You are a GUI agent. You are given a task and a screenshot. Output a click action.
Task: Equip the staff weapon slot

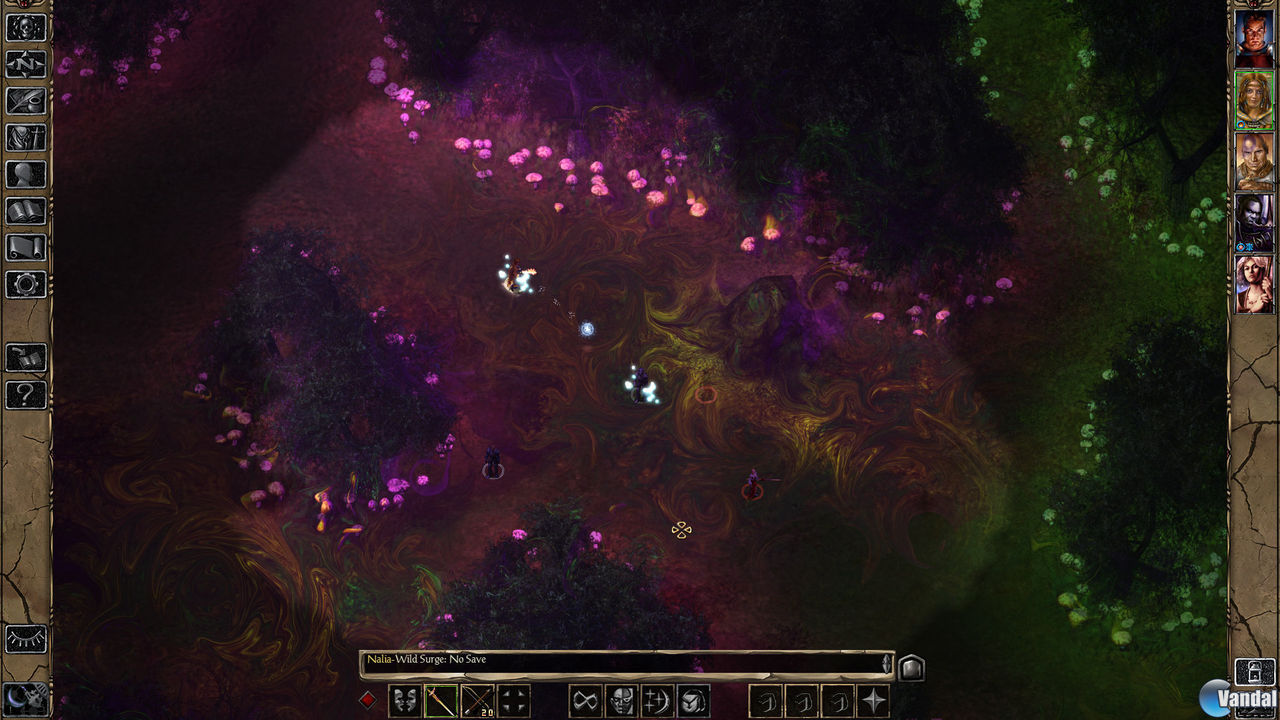441,700
